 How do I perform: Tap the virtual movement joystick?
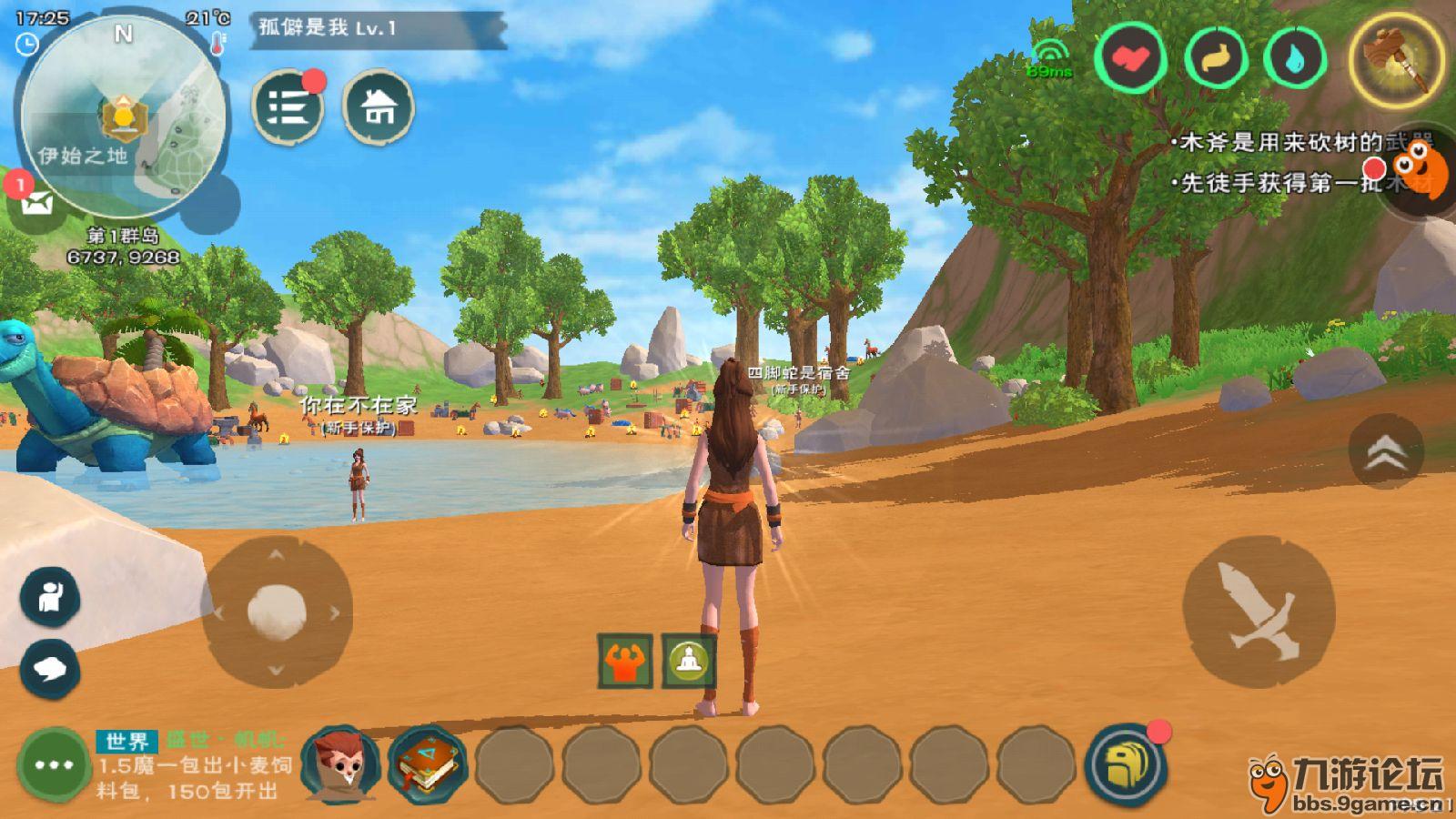click(277, 612)
